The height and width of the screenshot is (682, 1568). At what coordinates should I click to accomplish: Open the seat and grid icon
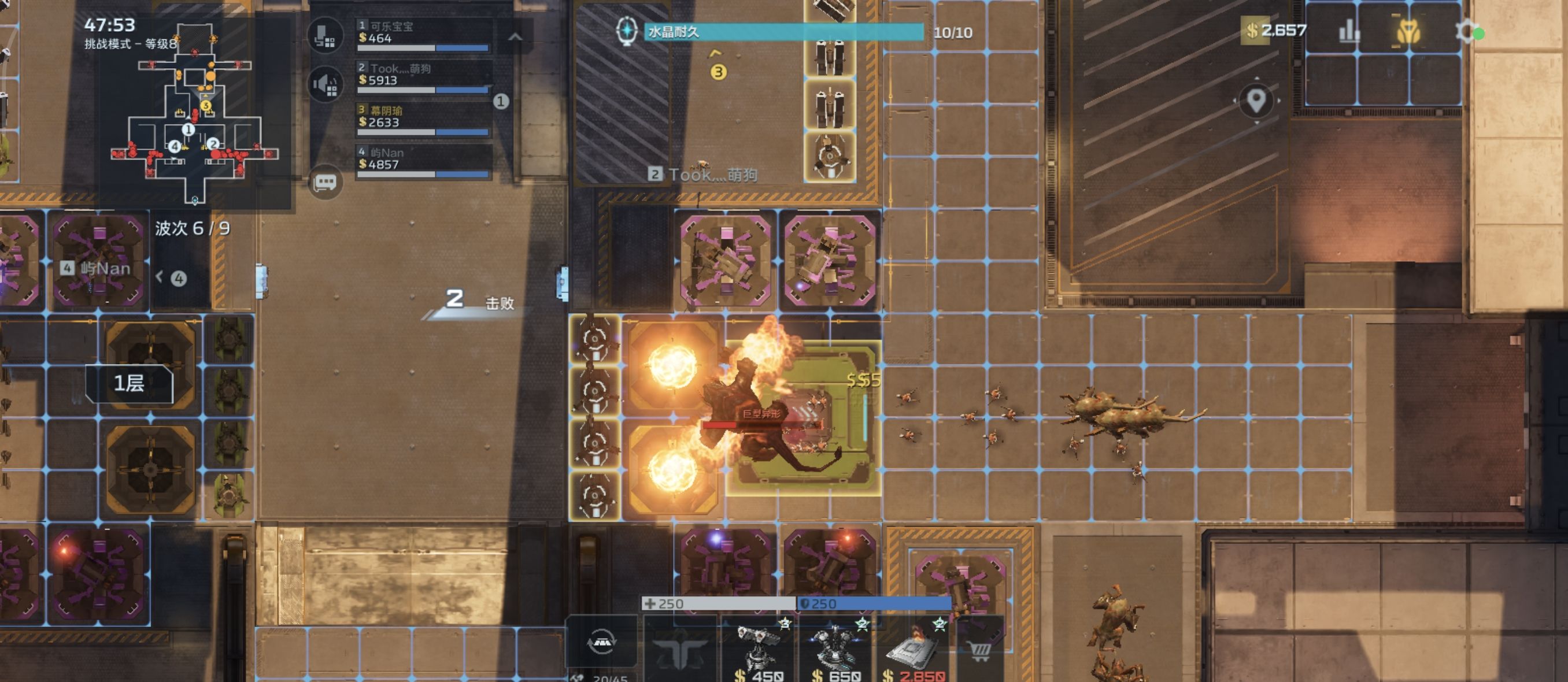click(x=325, y=36)
